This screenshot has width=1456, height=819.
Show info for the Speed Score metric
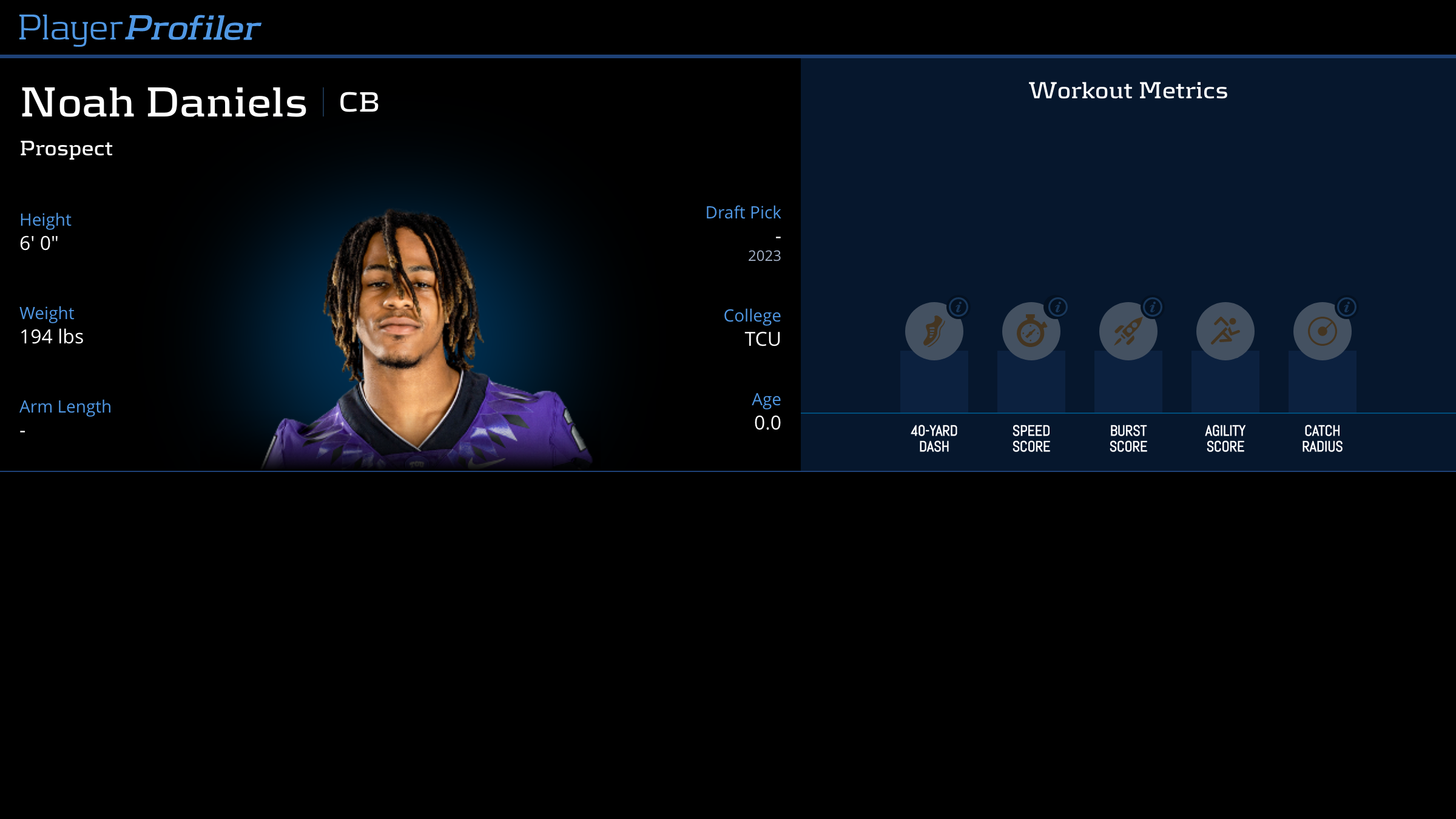pos(1058,307)
